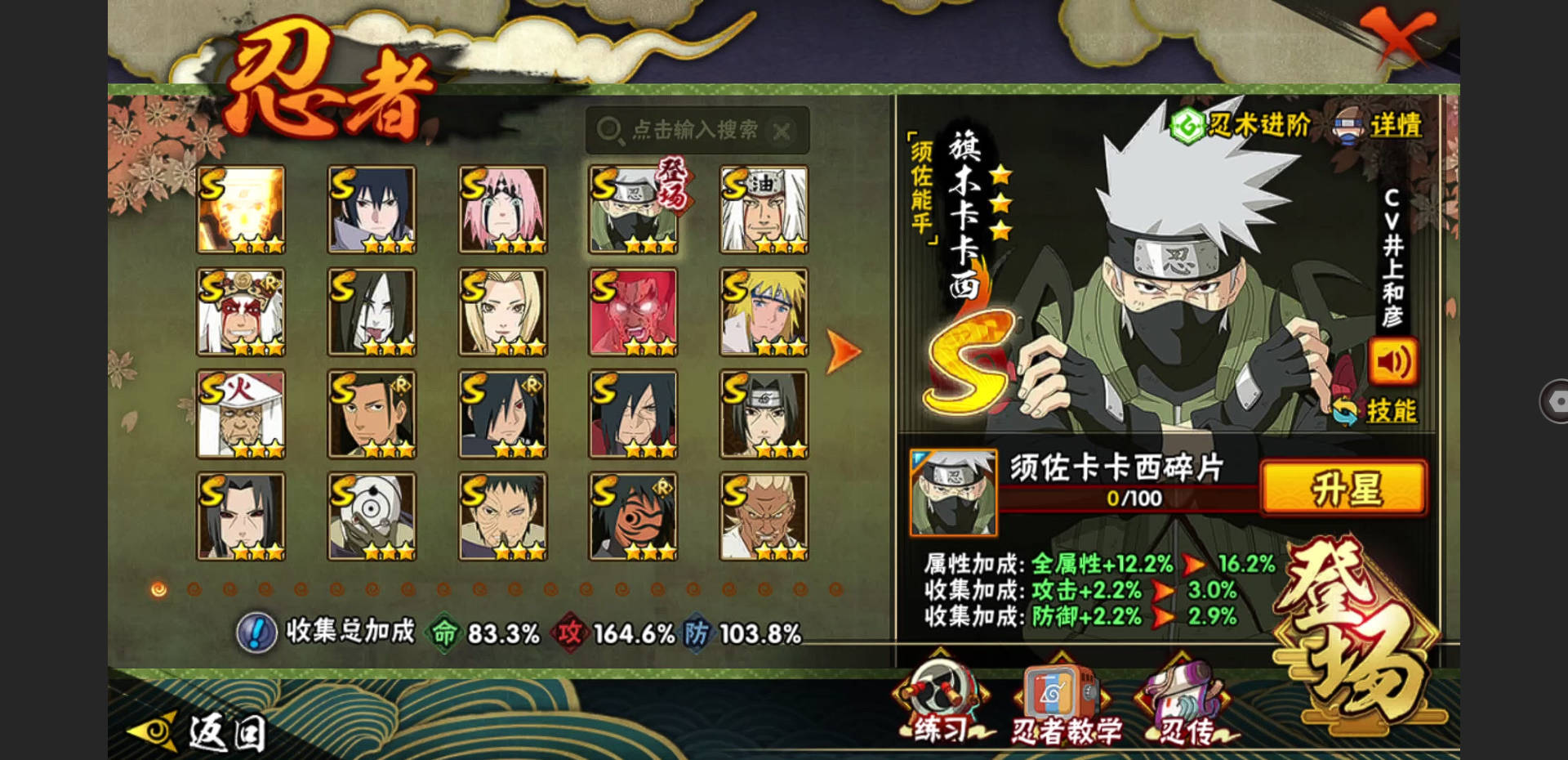Switch to the 技能 skills view
The width and height of the screenshot is (1568, 760).
(1379, 410)
